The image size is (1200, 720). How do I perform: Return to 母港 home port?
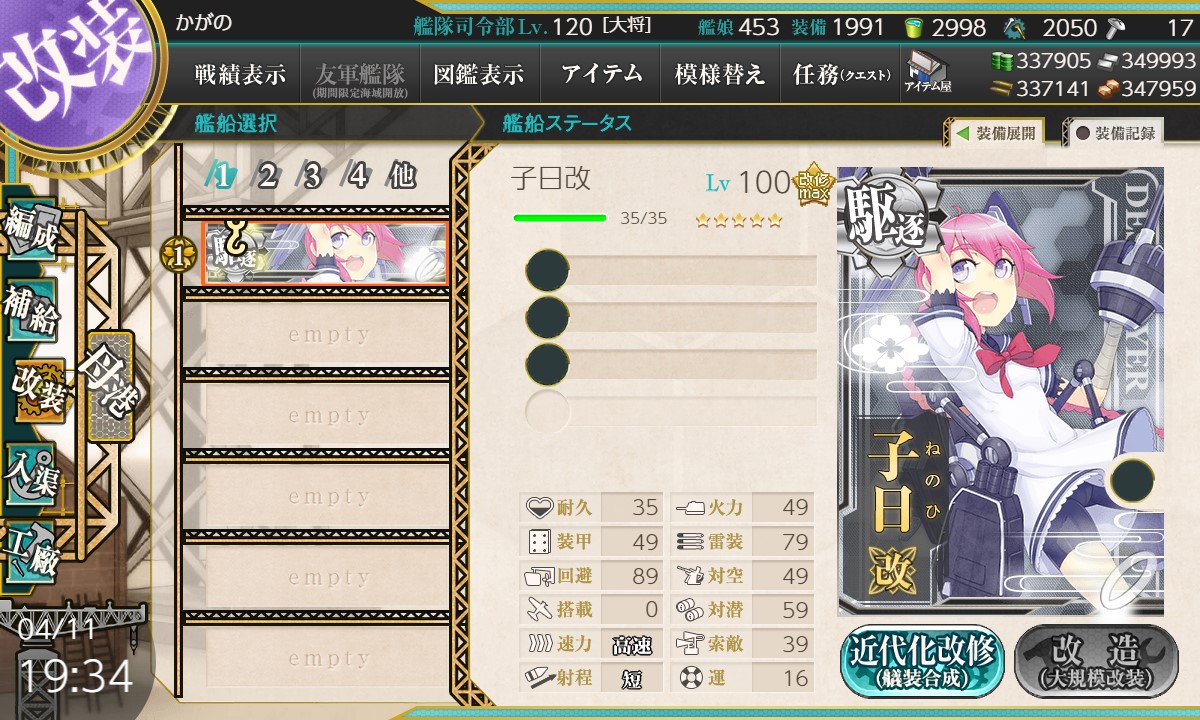point(108,385)
